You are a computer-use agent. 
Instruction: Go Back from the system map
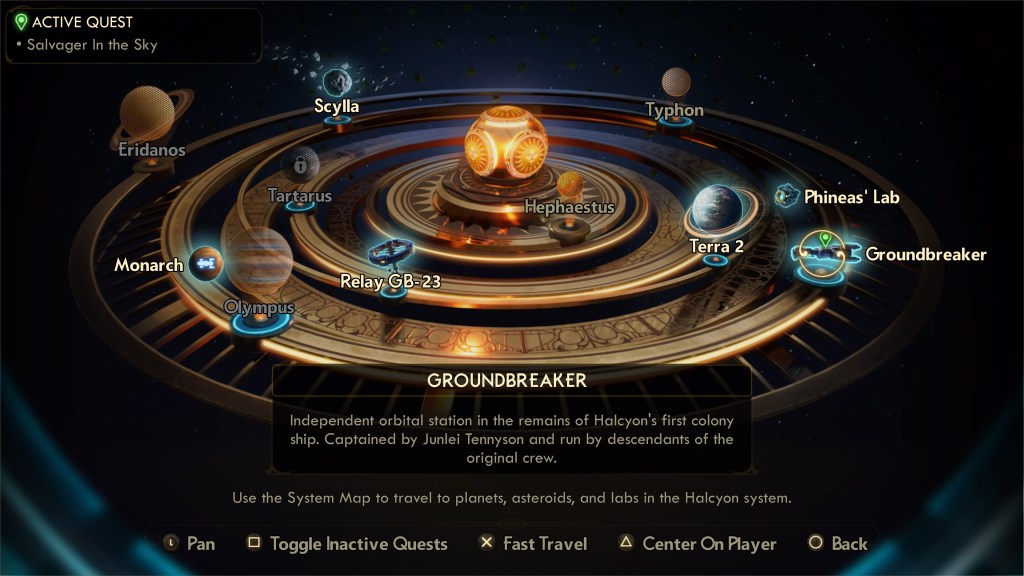[x=838, y=544]
